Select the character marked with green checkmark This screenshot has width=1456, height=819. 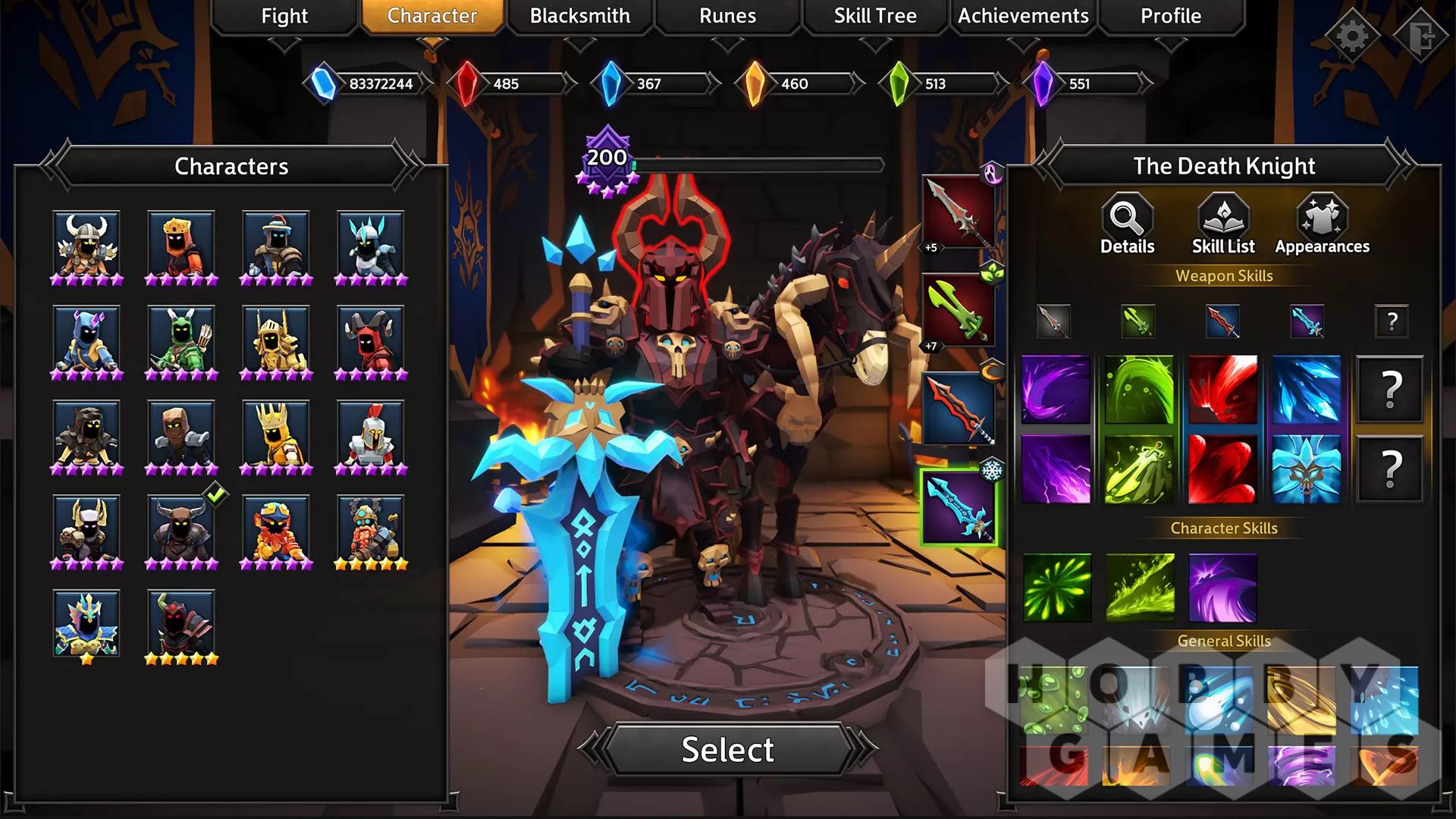pyautogui.click(x=181, y=529)
